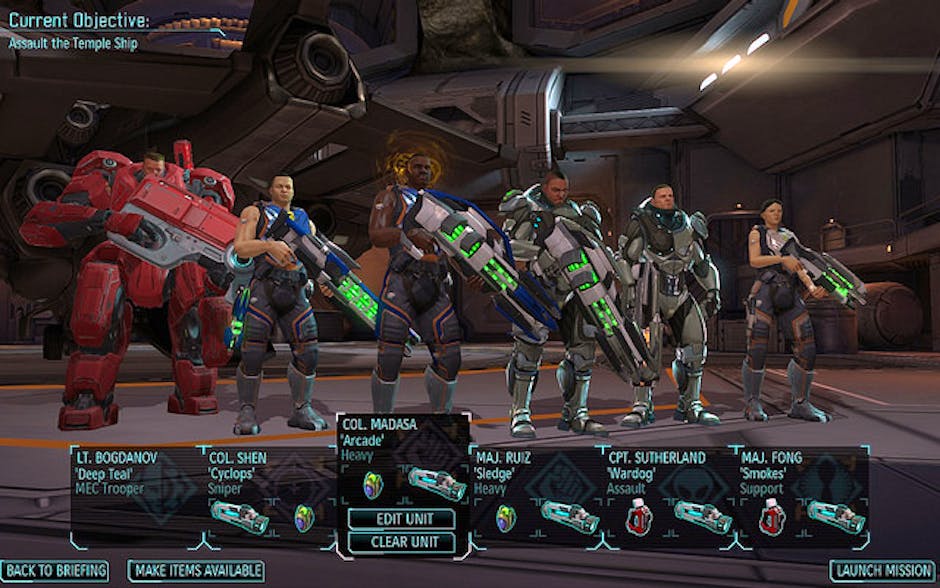Edit the selected unit Col. Madasa
Image resolution: width=940 pixels, height=588 pixels.
pyautogui.click(x=402, y=519)
